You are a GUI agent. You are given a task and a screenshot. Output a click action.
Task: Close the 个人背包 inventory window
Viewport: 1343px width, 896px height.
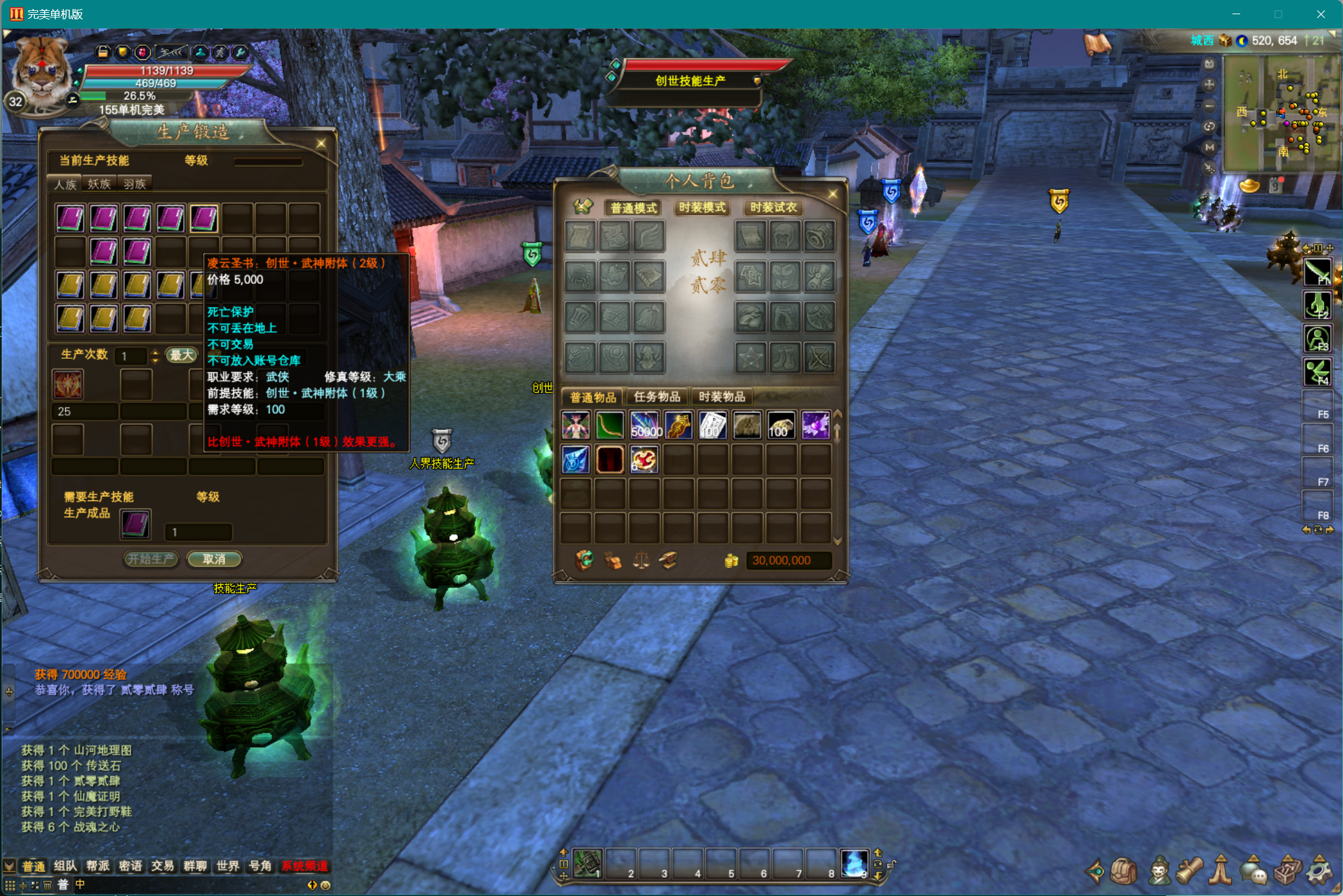832,194
